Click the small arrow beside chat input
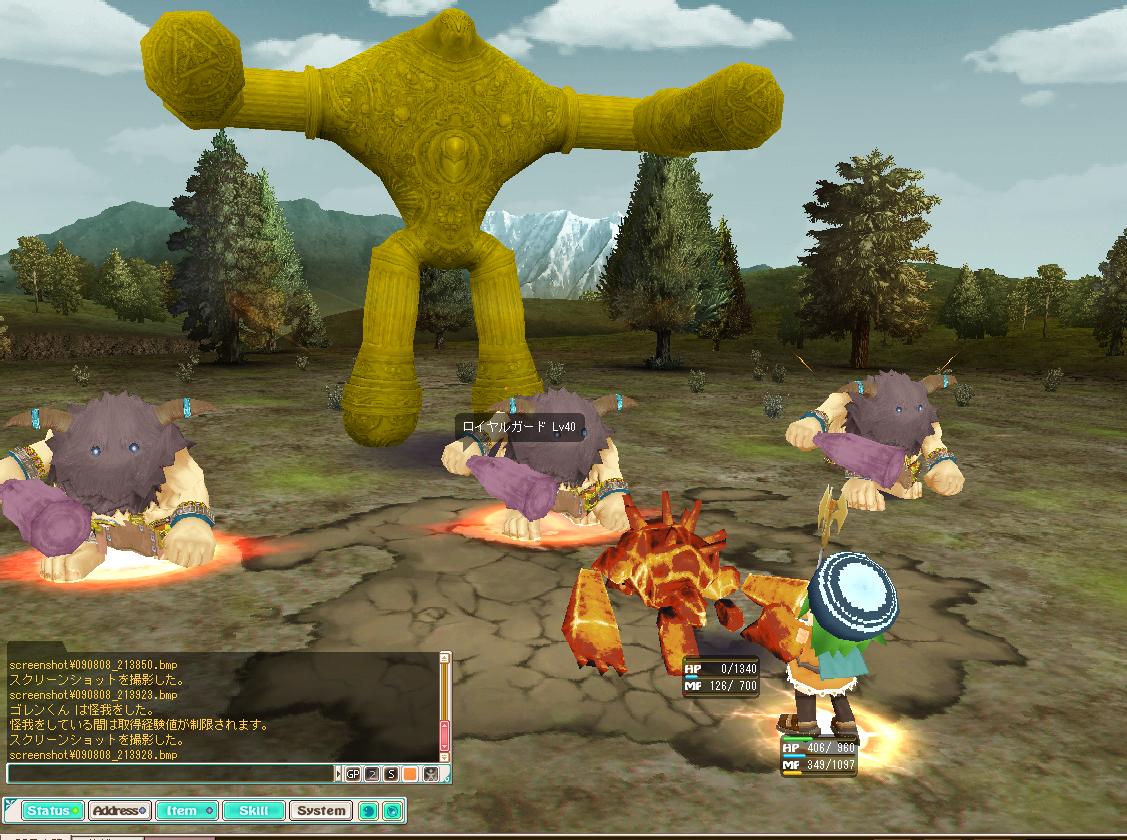This screenshot has height=840, width=1127. [338, 773]
